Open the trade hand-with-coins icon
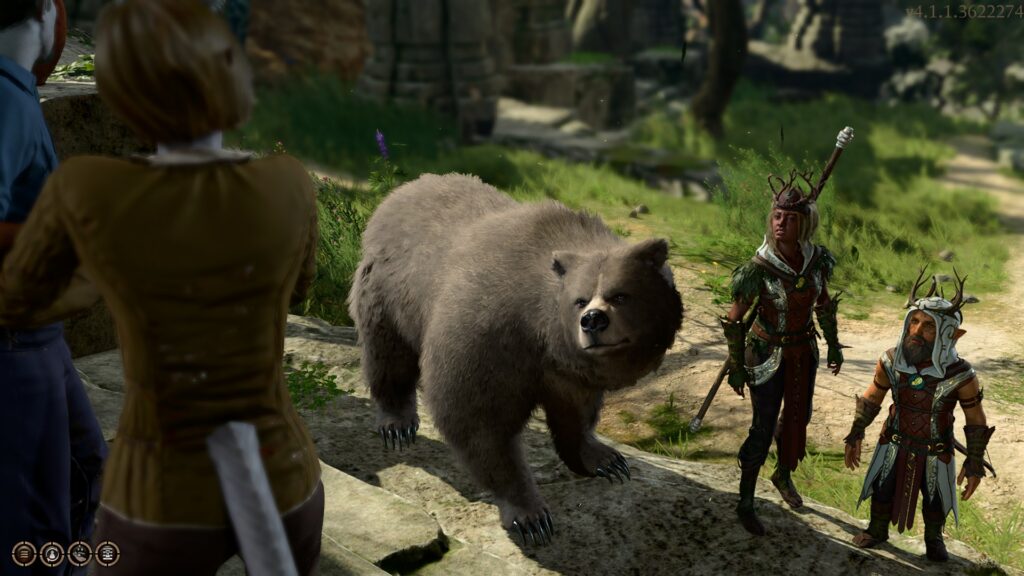This screenshot has height=576, width=1024. (x=80, y=554)
